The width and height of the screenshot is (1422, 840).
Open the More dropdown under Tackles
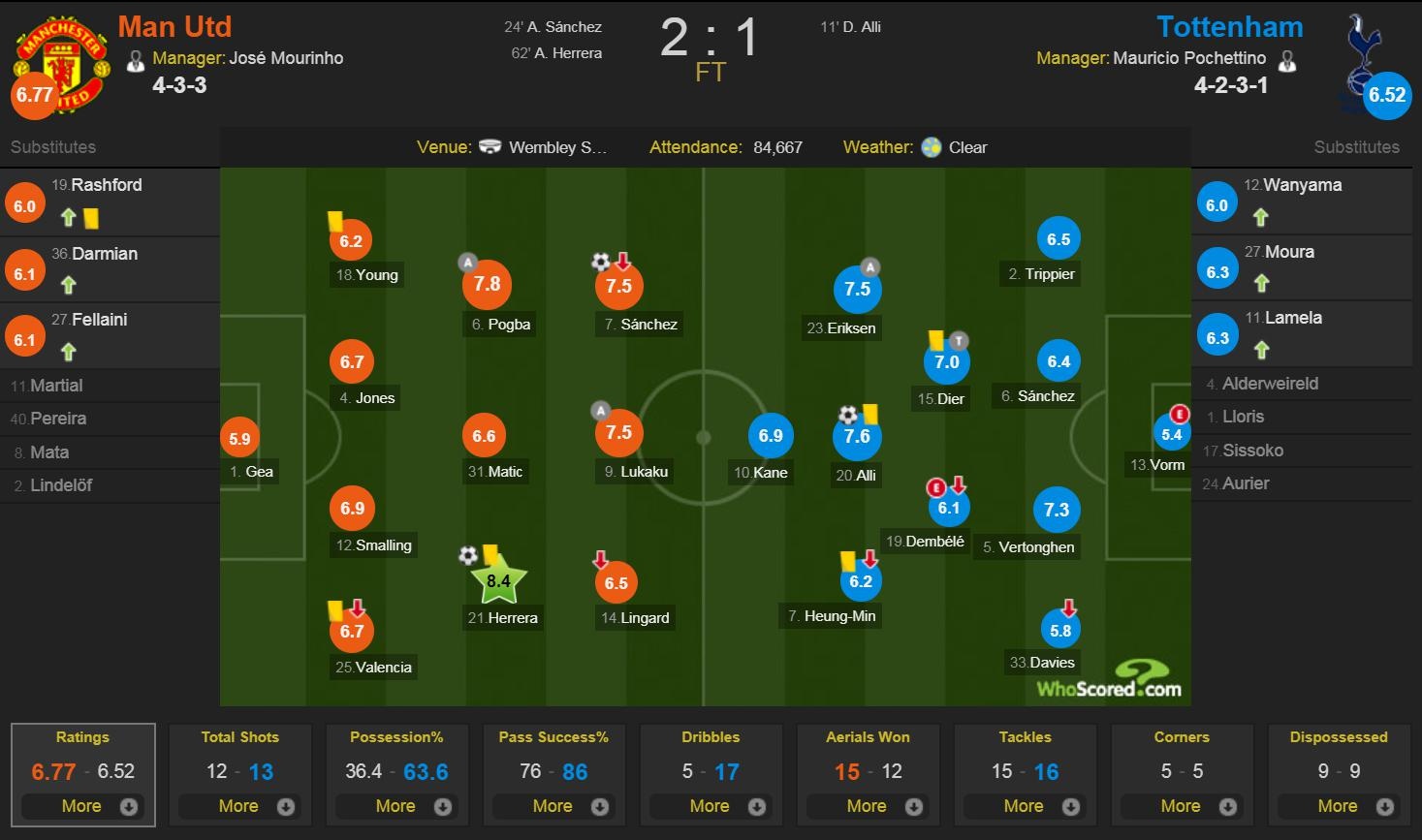pos(1025,805)
